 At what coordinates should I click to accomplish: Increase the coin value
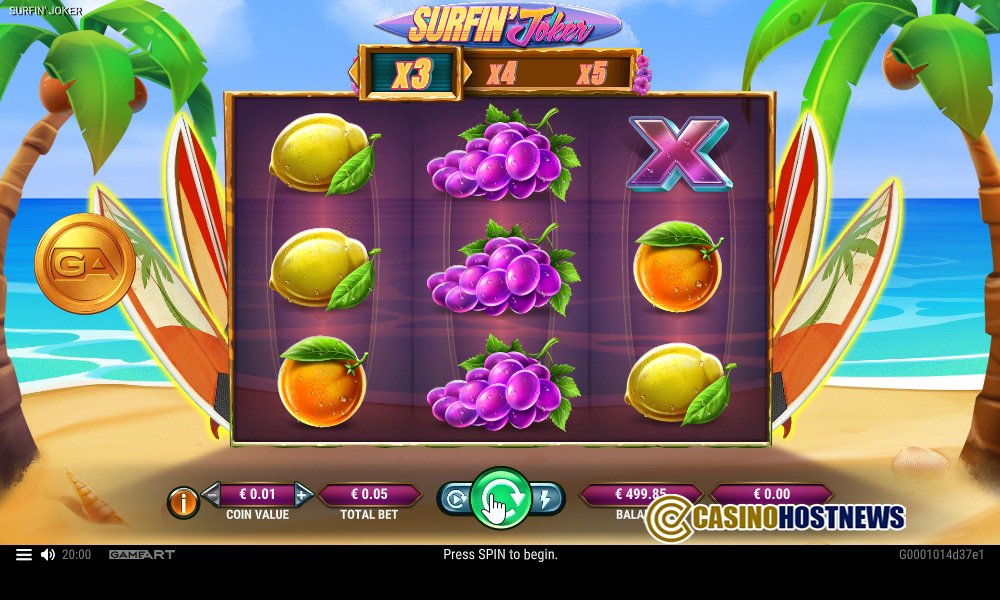pos(303,494)
